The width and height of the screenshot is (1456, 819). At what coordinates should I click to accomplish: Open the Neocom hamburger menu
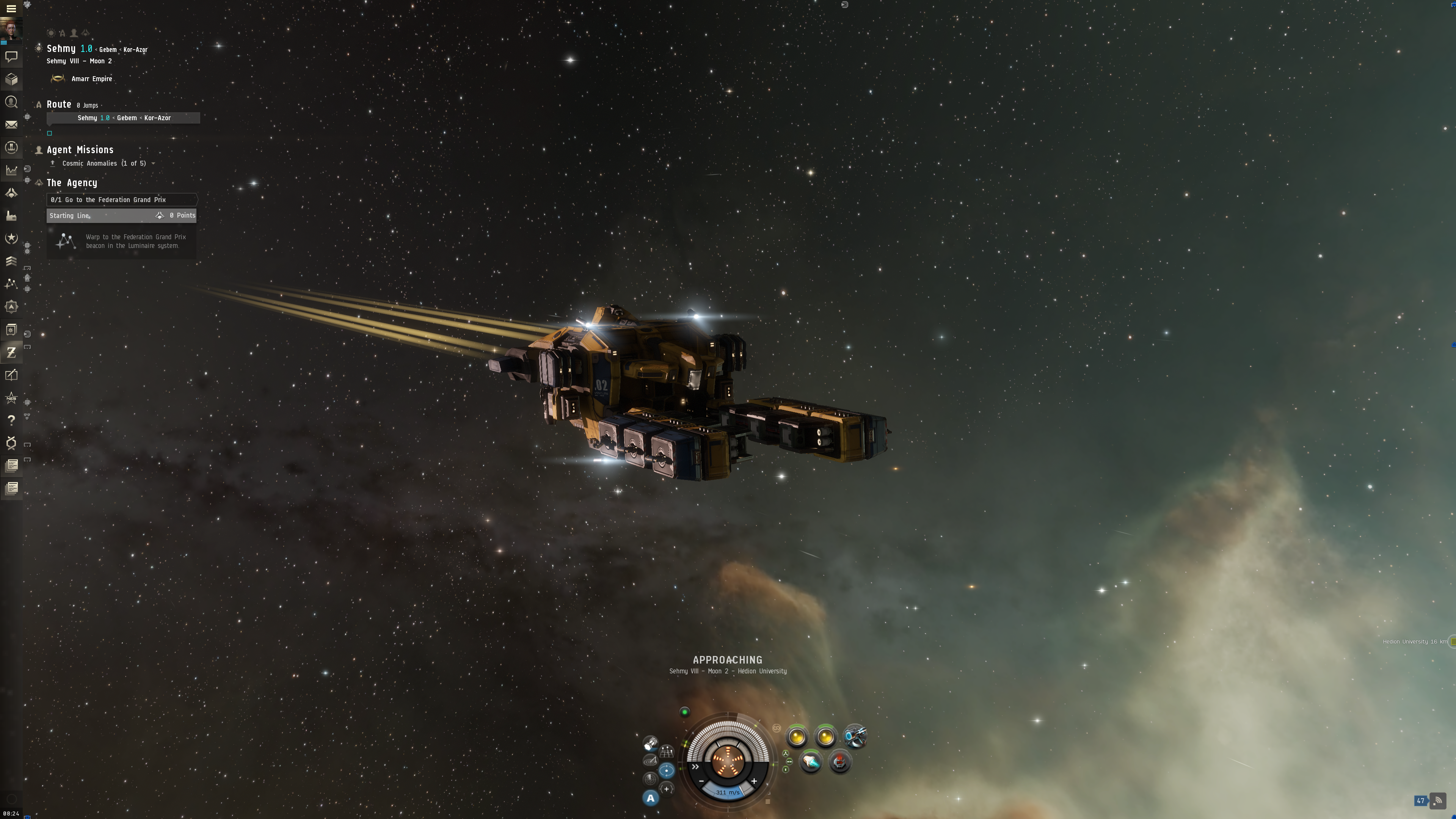pyautogui.click(x=11, y=8)
